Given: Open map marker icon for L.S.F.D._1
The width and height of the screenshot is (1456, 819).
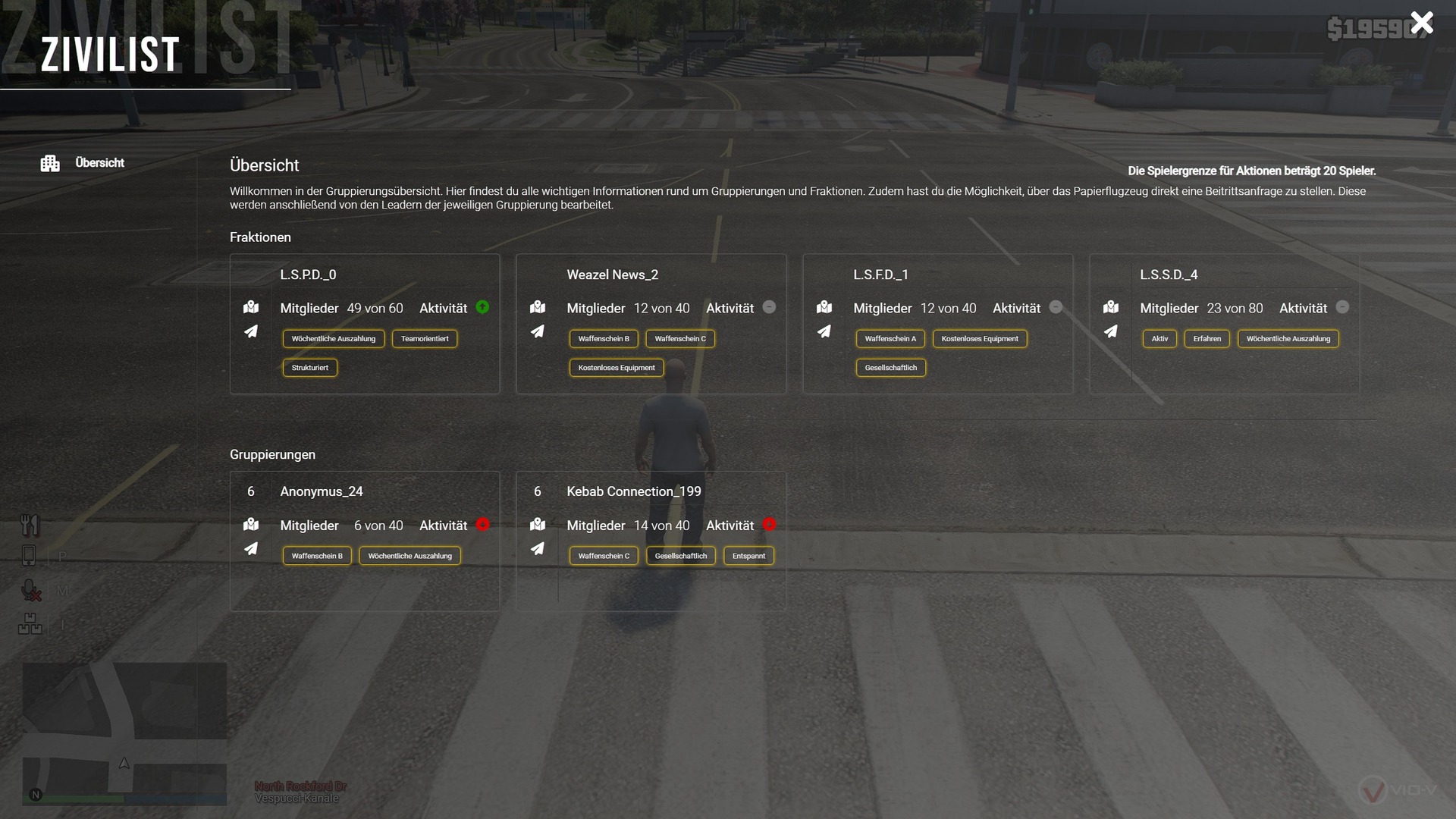Looking at the screenshot, I should coord(824,307).
